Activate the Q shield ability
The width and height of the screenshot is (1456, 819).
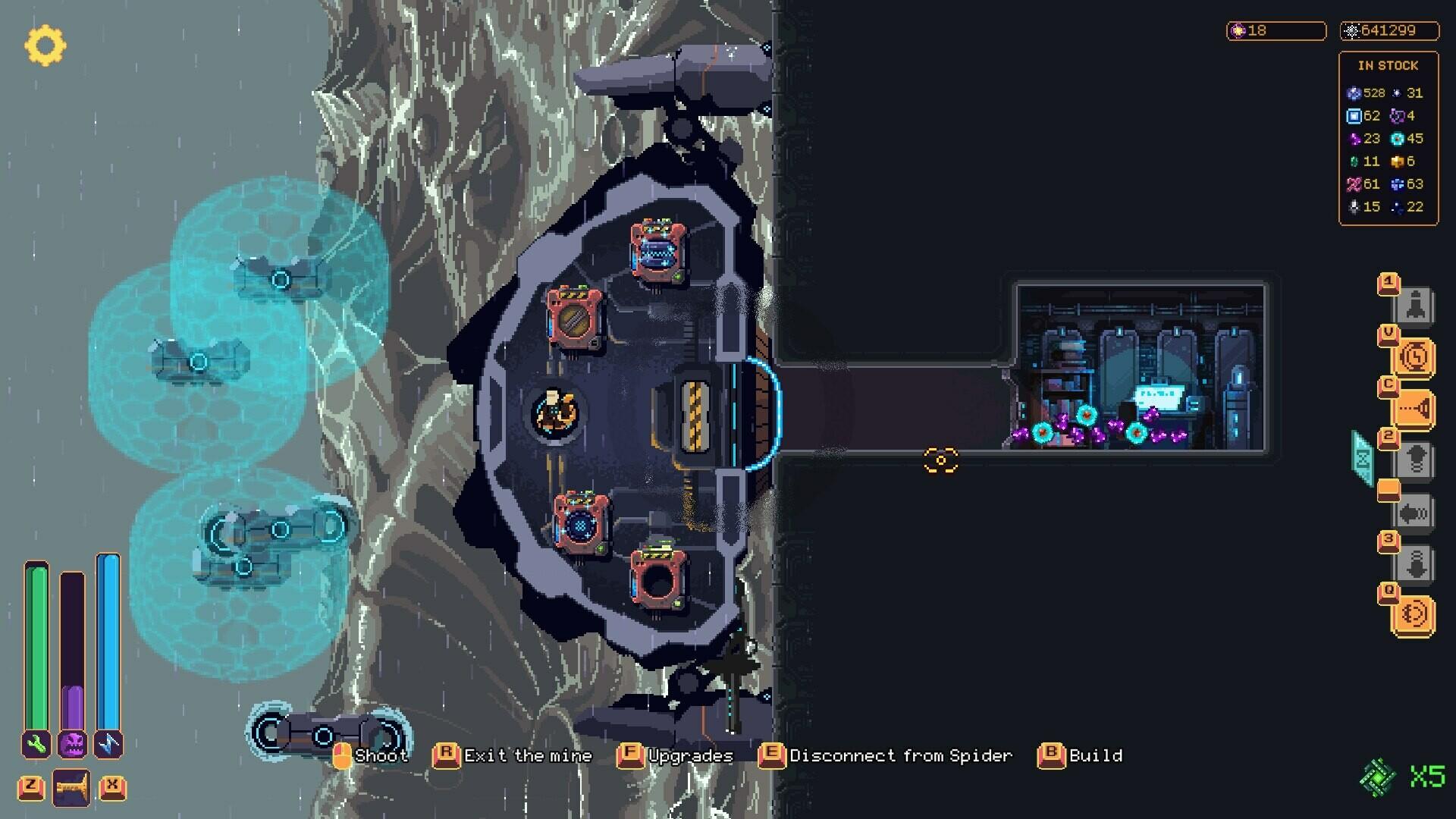click(x=1415, y=611)
